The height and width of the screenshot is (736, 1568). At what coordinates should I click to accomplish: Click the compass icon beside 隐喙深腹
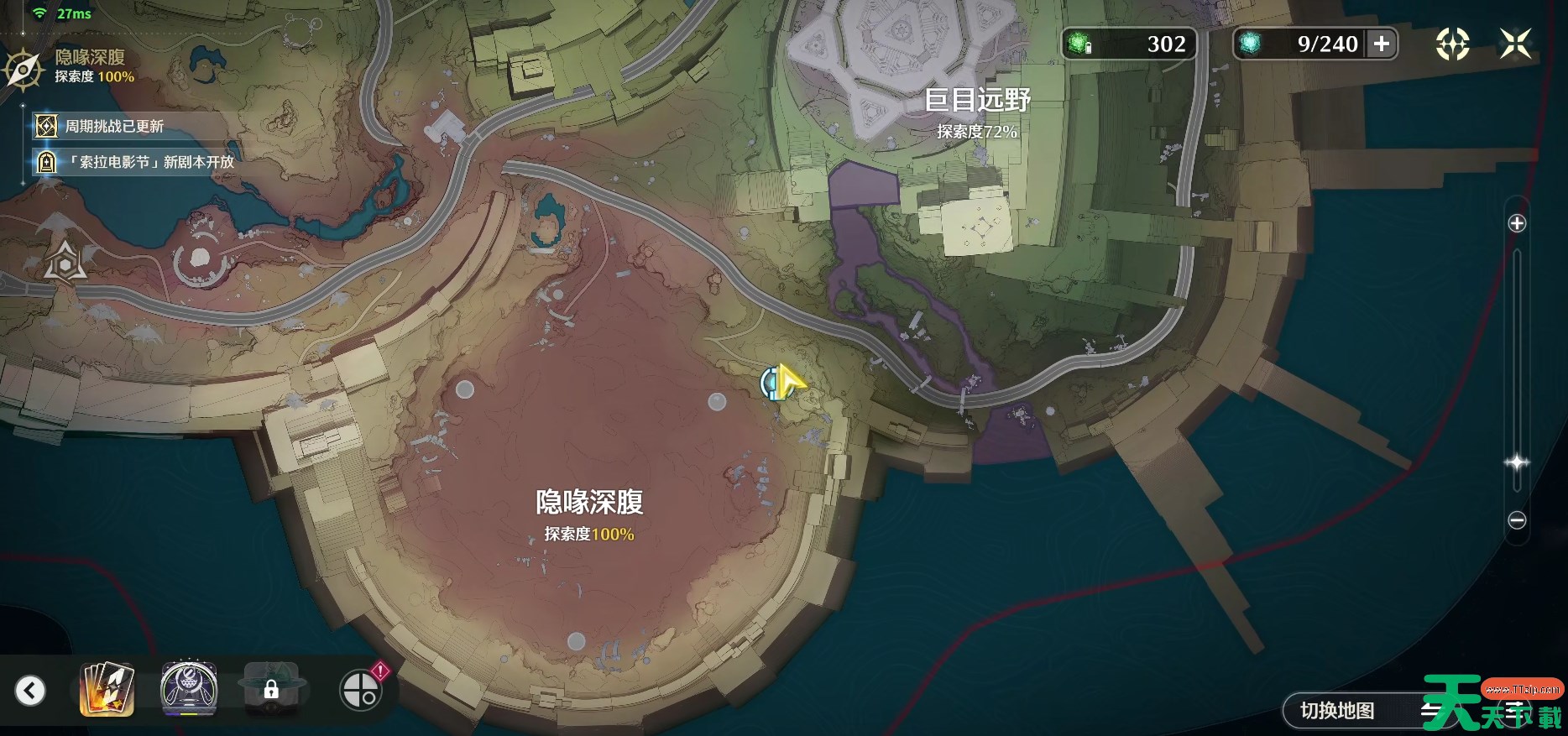tap(24, 69)
